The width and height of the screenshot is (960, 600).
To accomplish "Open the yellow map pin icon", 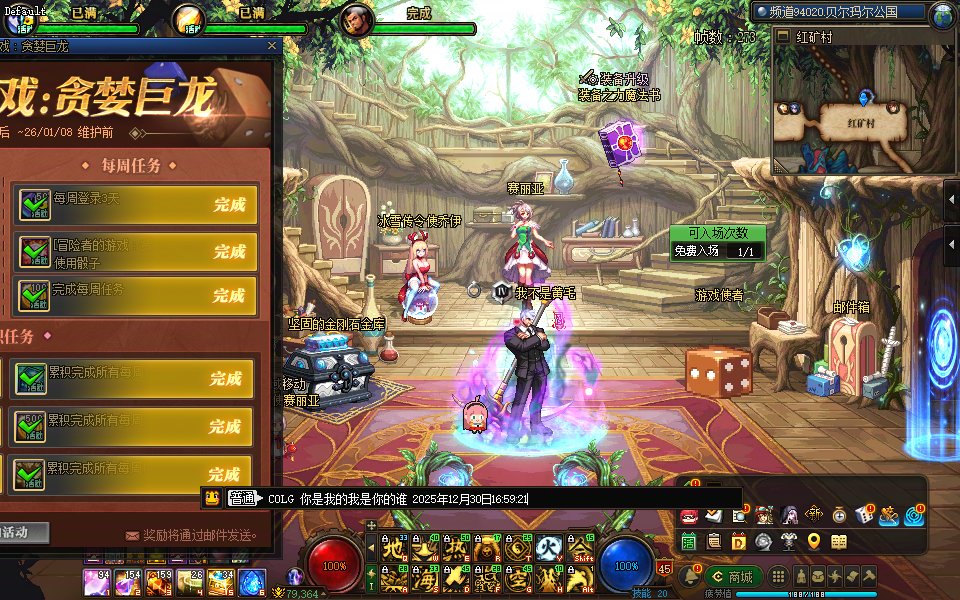I will [813, 542].
